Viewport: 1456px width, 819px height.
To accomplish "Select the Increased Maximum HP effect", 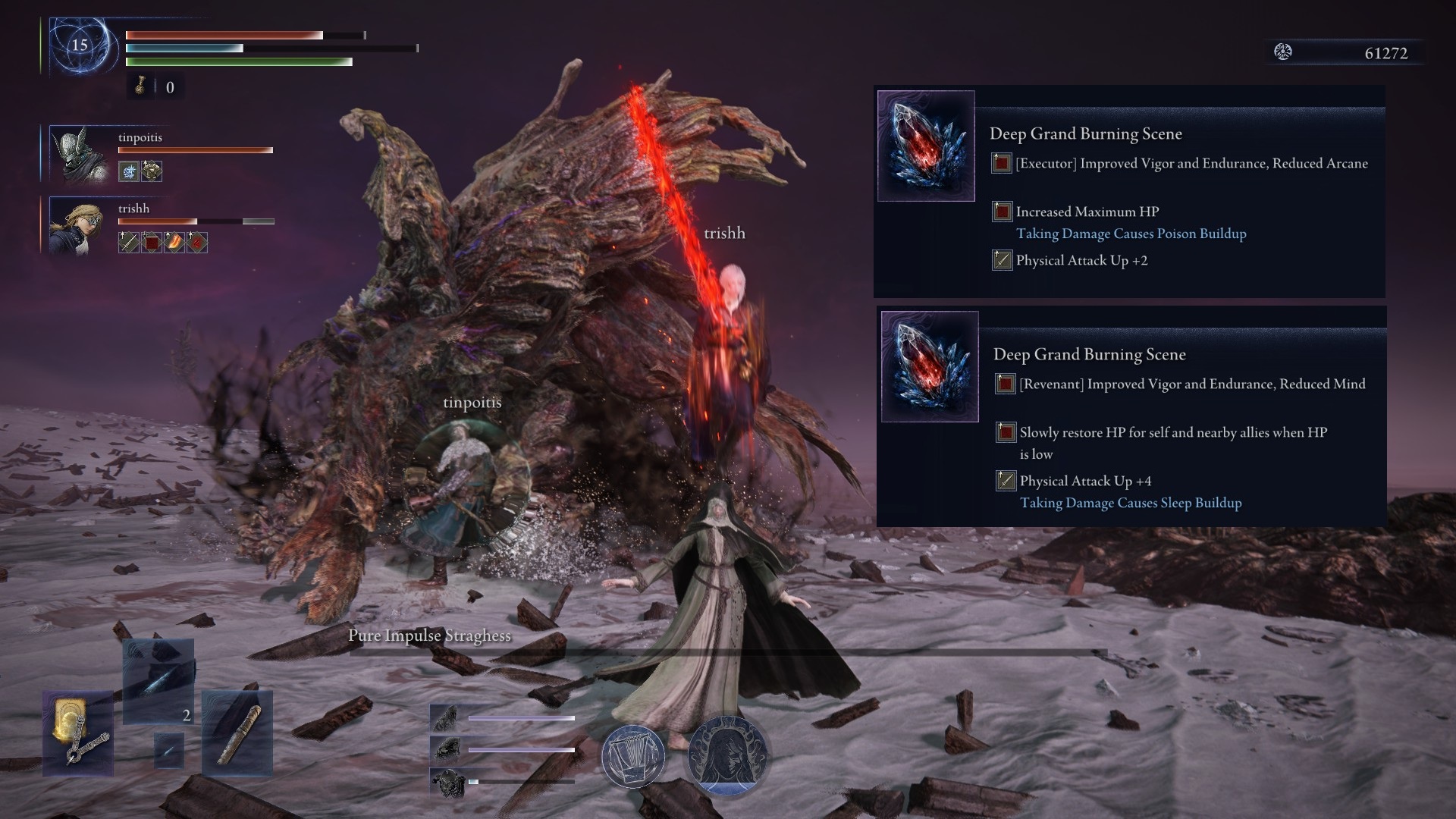I will (x=1087, y=212).
